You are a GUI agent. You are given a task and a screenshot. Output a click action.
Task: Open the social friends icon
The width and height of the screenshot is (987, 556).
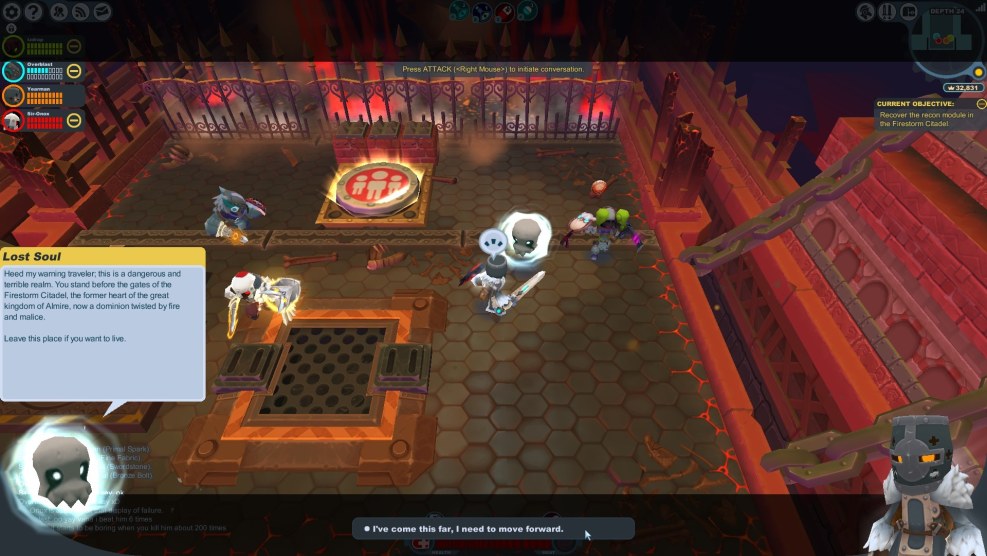[59, 12]
